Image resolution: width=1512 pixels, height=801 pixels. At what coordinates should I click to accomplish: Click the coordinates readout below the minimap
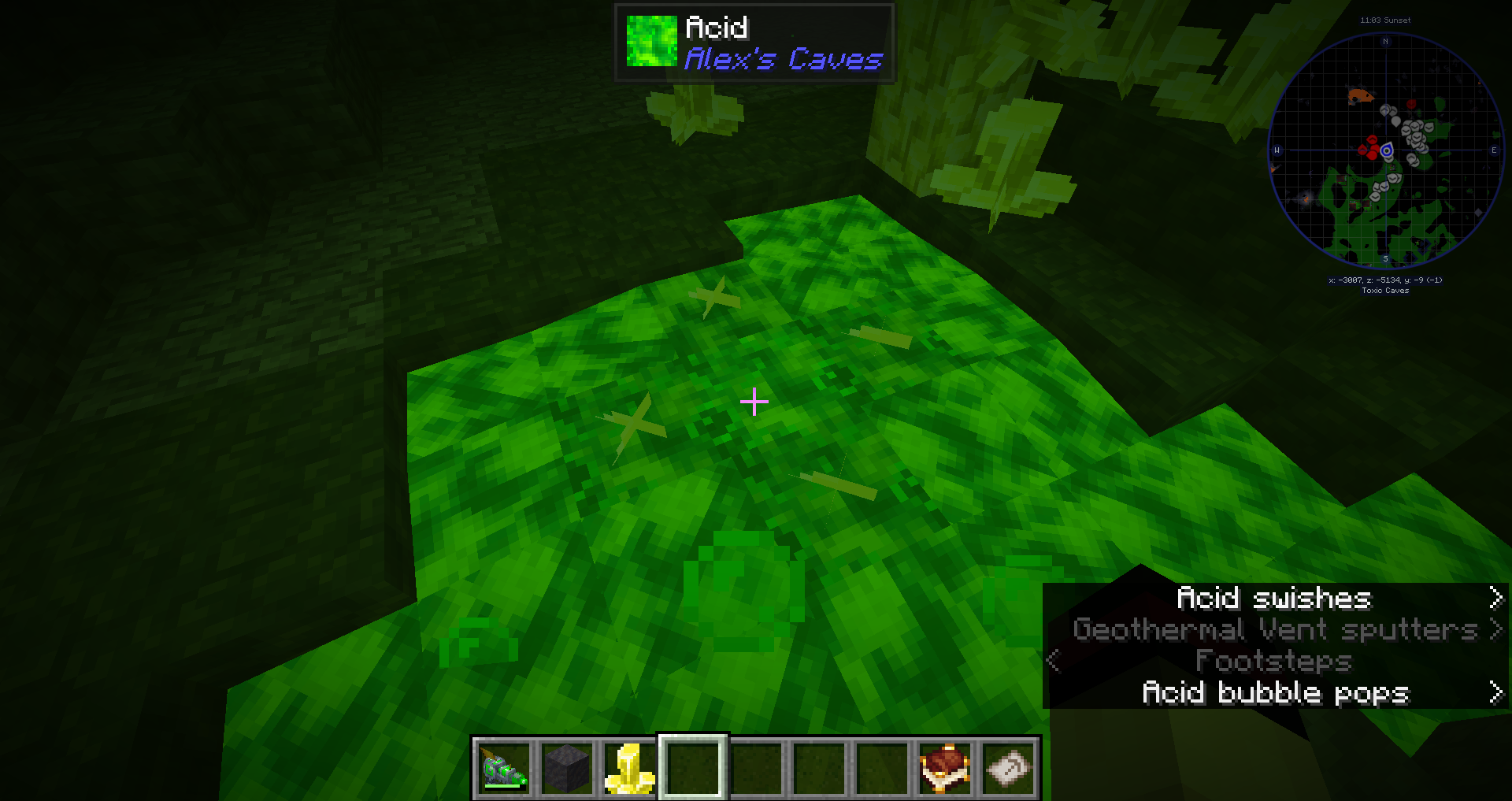(1384, 279)
